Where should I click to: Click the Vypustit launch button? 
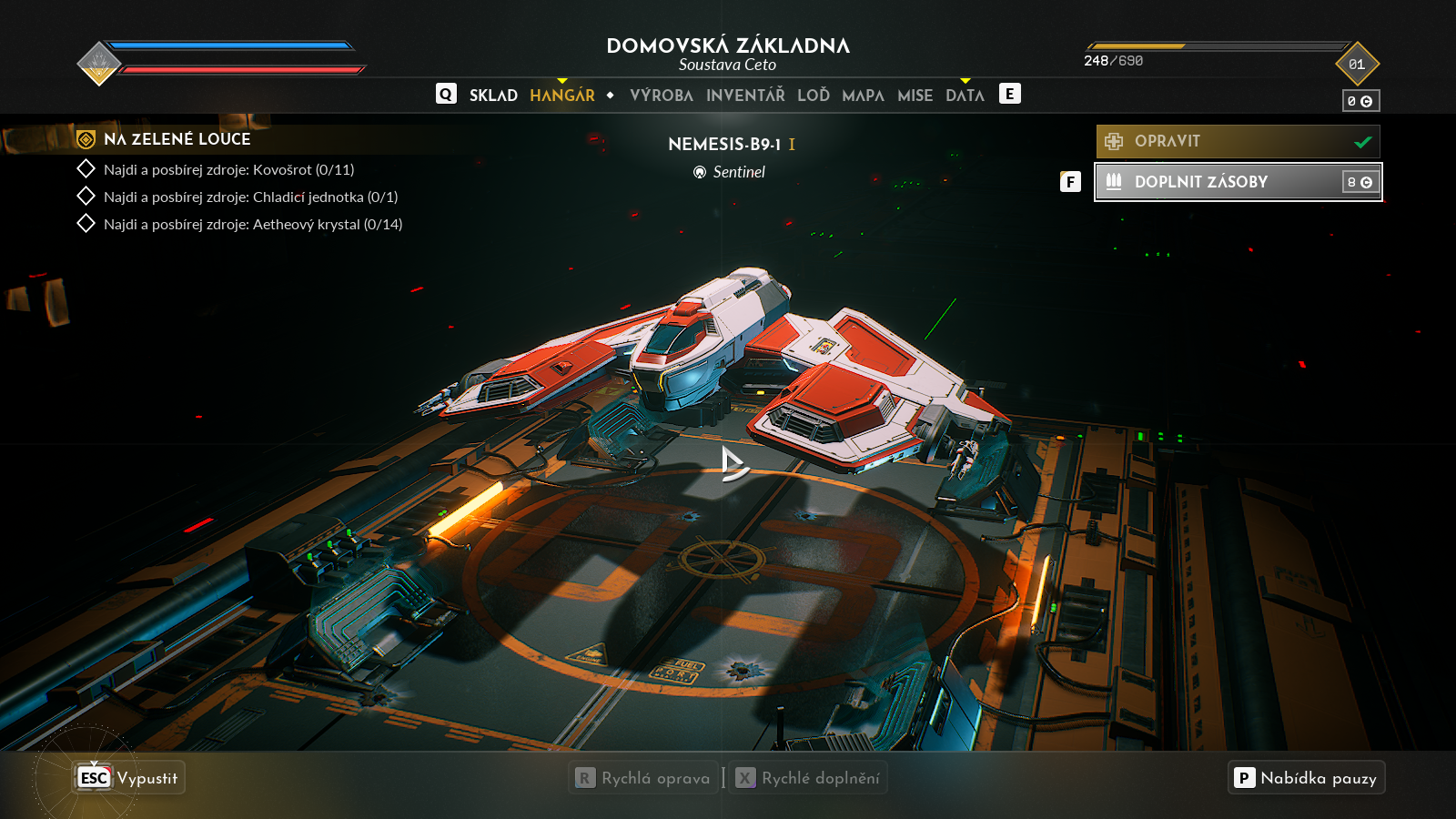tap(129, 778)
